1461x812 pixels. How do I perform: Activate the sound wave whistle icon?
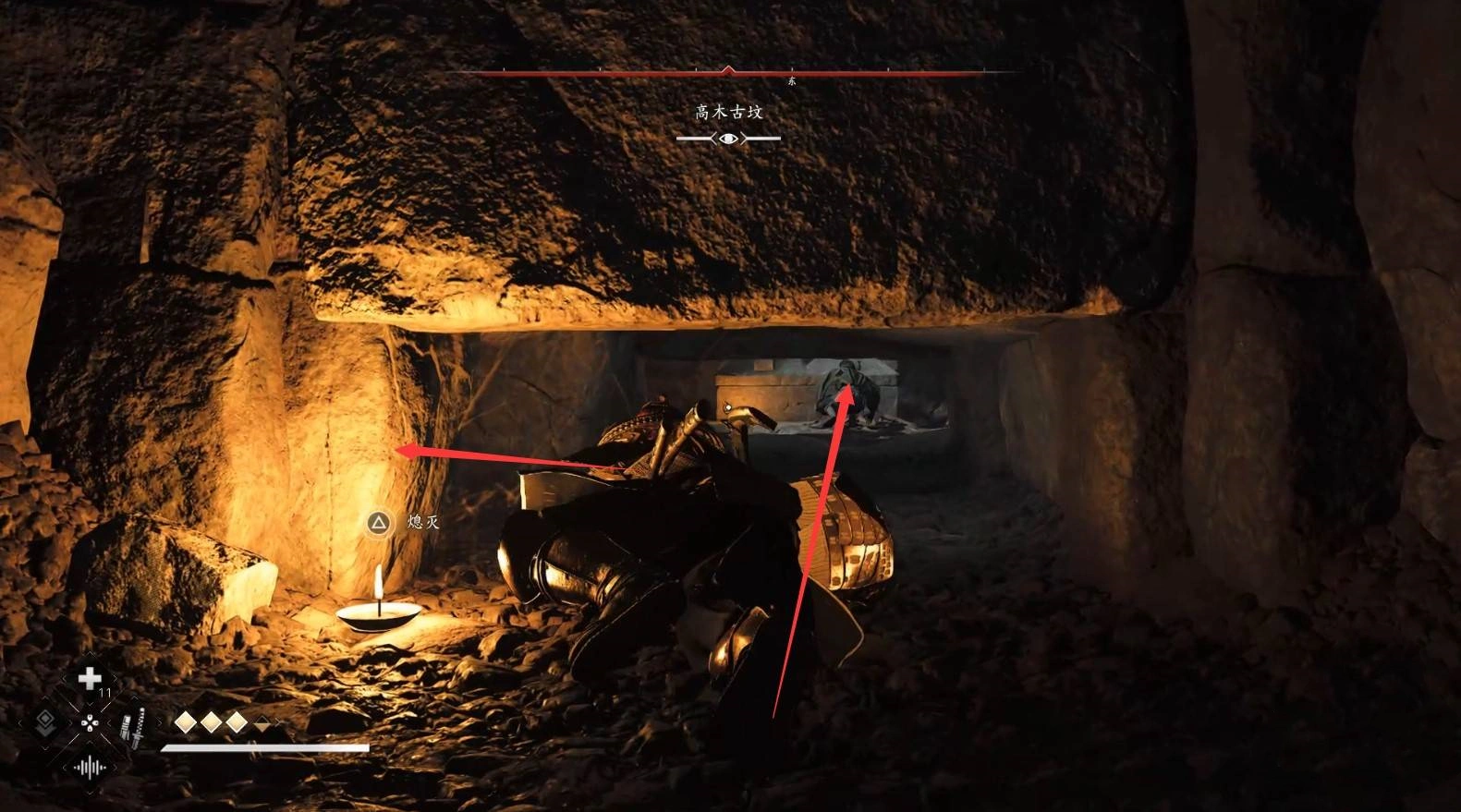click(90, 768)
